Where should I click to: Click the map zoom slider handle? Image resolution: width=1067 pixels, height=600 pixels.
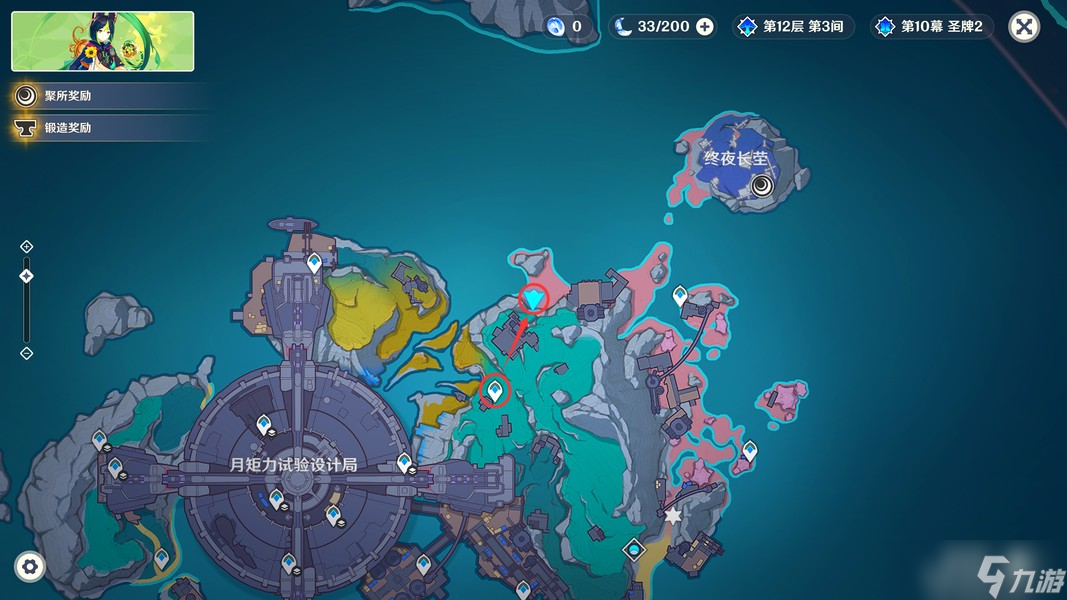[27, 276]
